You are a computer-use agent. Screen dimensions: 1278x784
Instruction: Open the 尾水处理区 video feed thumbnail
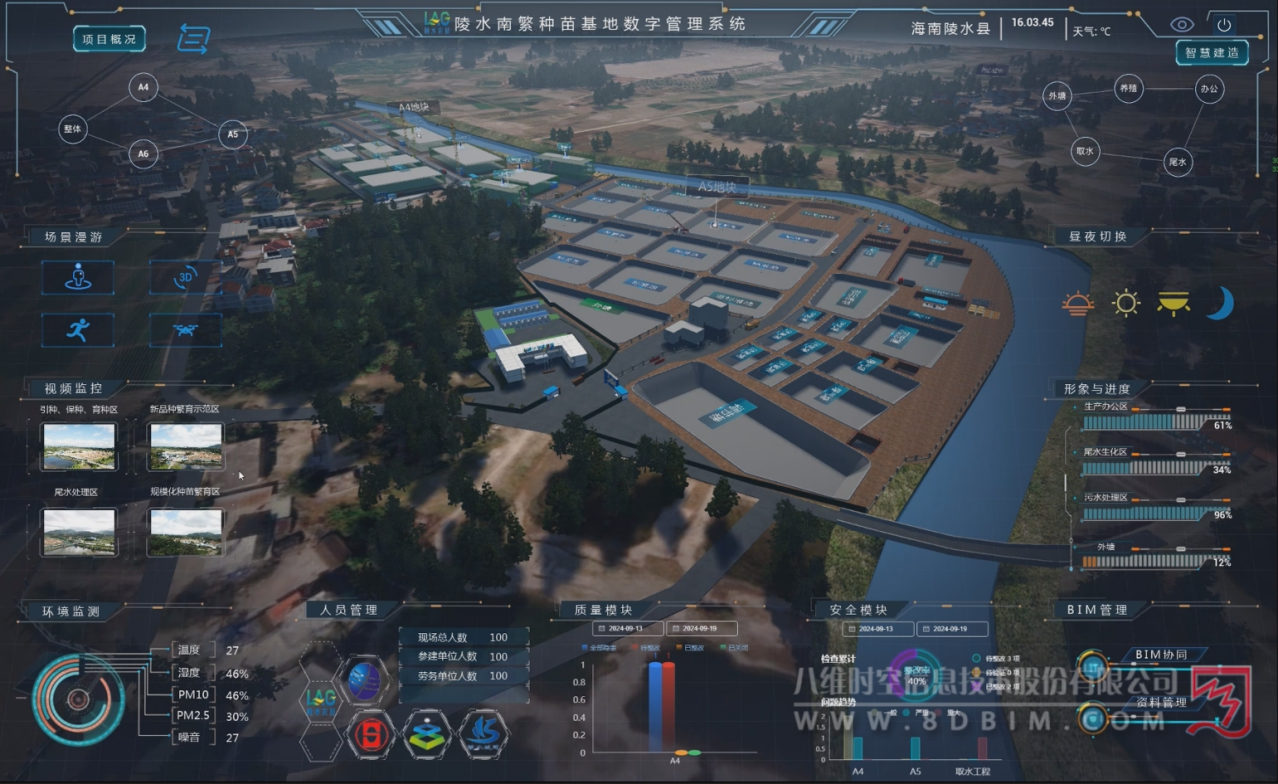point(78,531)
